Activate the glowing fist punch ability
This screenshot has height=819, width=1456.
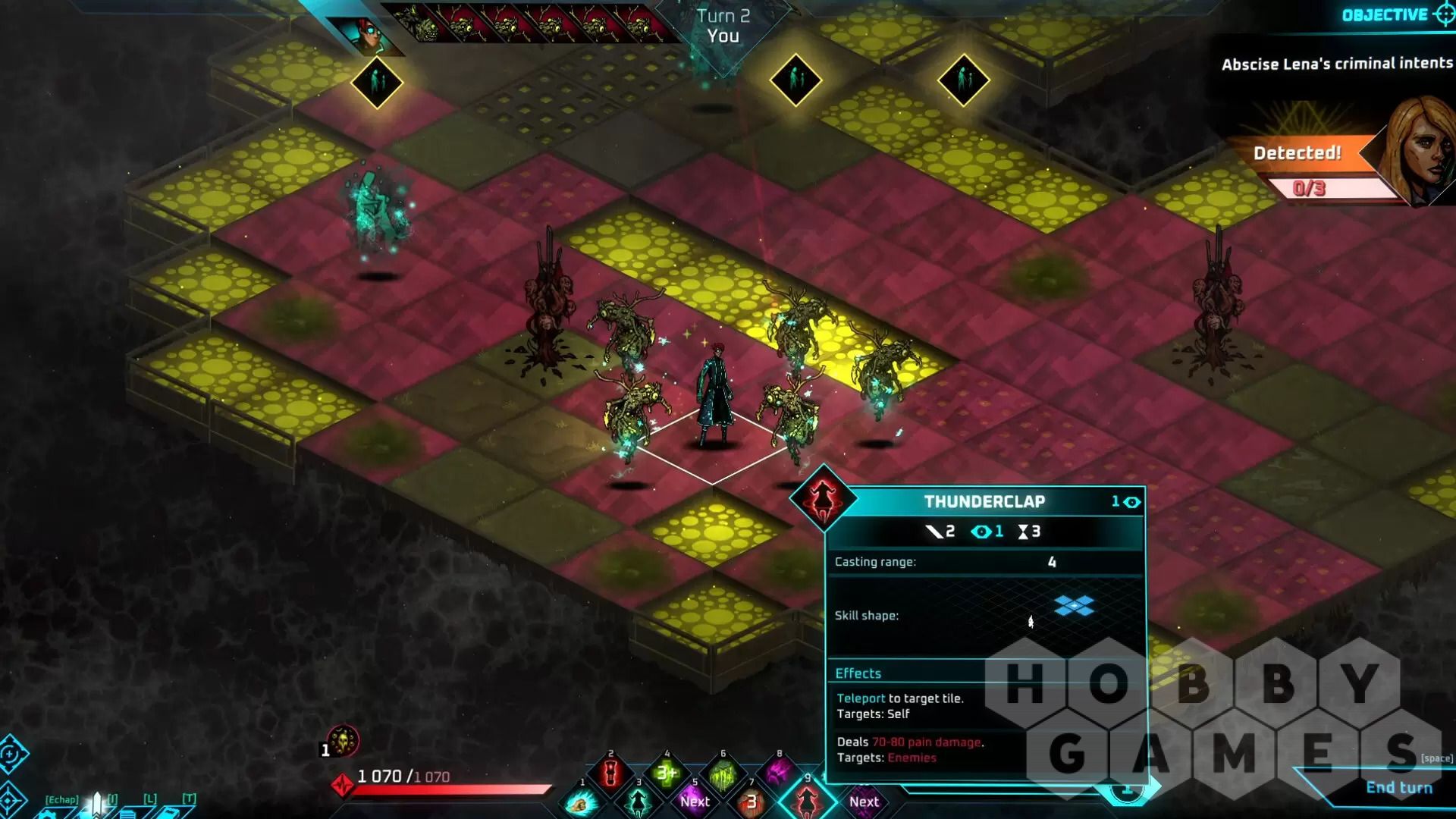[x=582, y=804]
